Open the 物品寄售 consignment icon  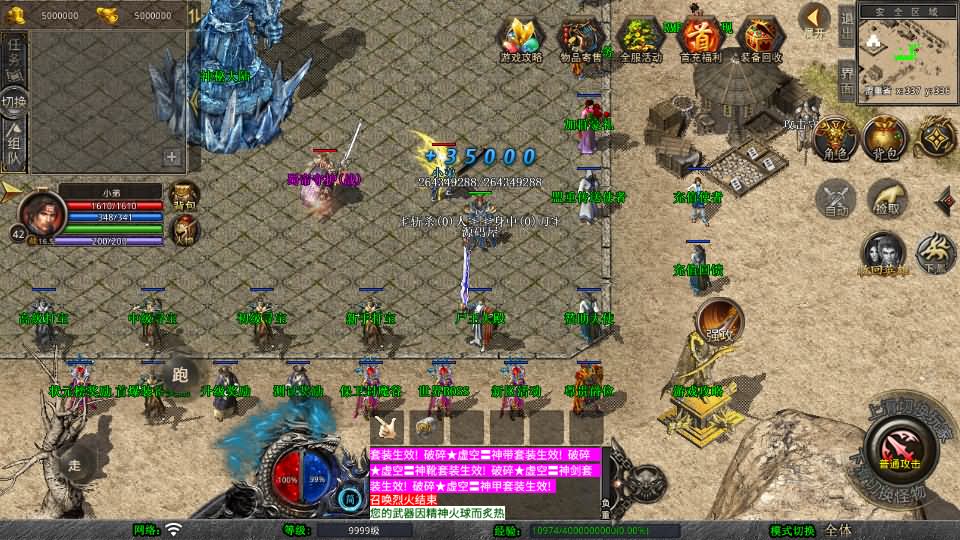(581, 40)
